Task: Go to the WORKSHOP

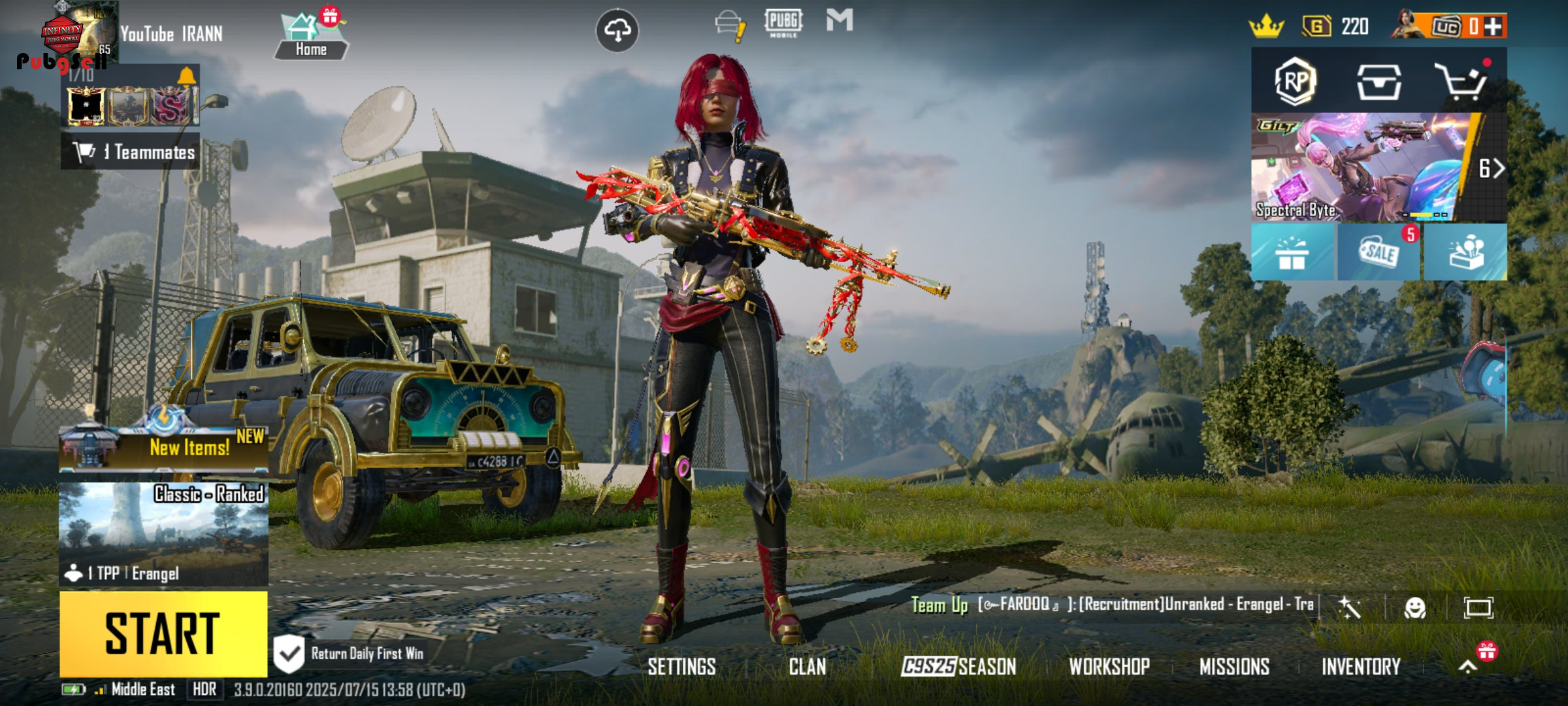Action: click(x=1109, y=667)
